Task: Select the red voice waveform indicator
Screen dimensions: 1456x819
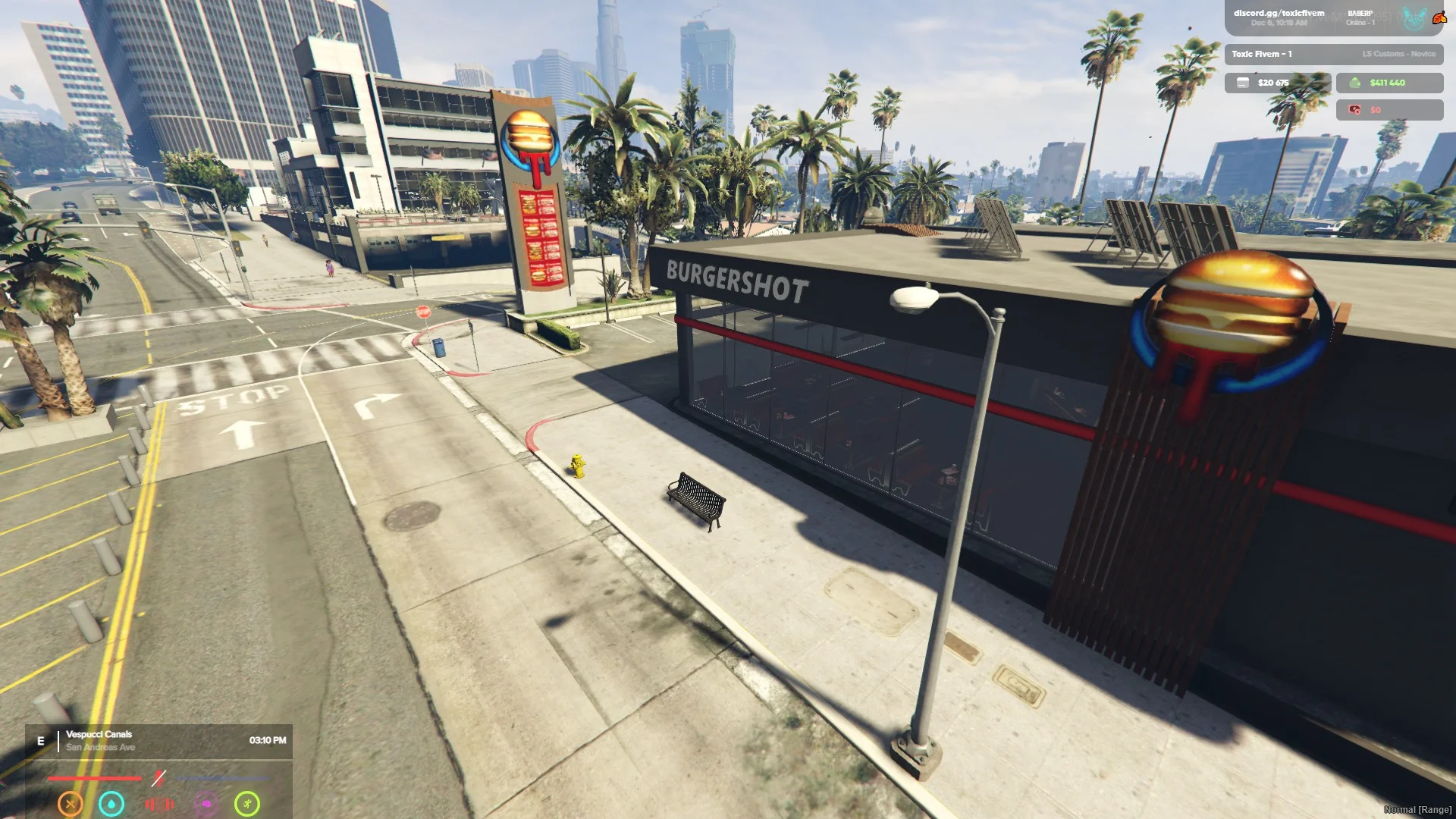Action: click(159, 804)
